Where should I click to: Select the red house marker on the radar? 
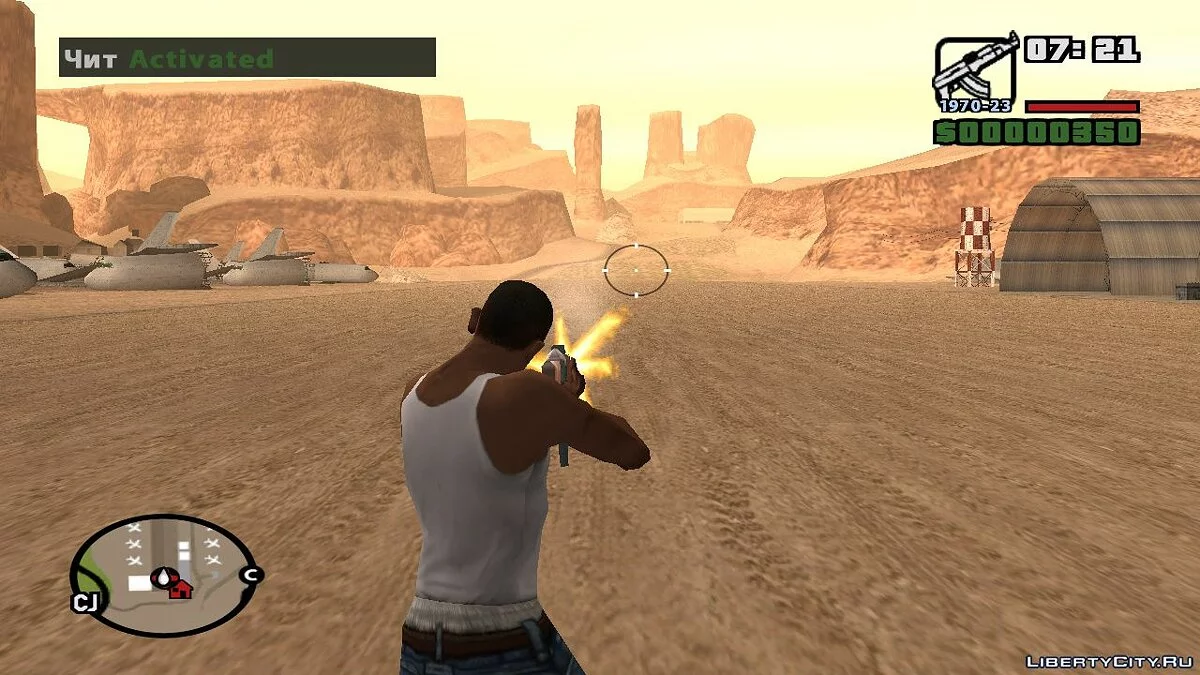[x=180, y=587]
